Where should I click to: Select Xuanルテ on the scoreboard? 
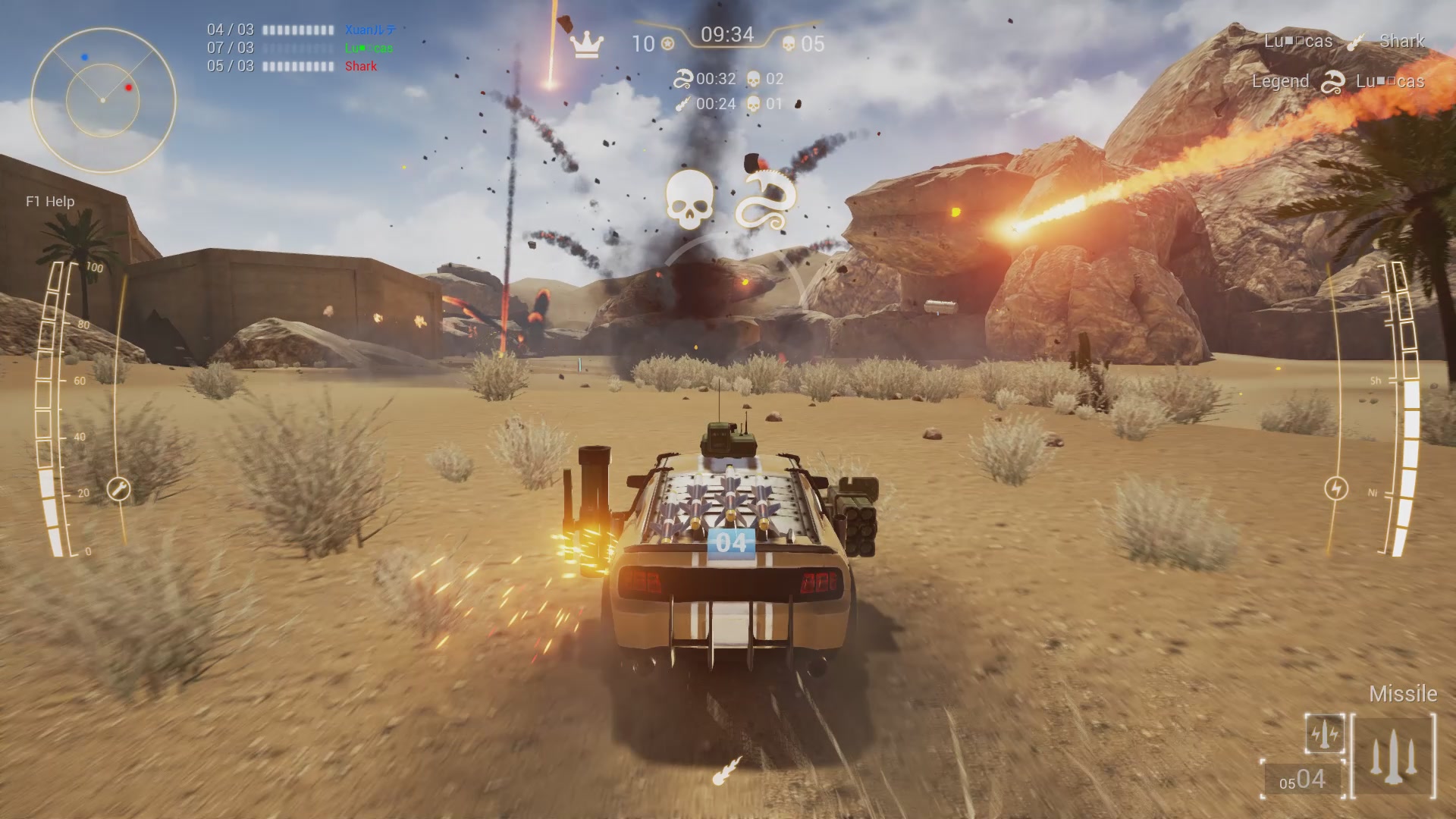pos(370,30)
